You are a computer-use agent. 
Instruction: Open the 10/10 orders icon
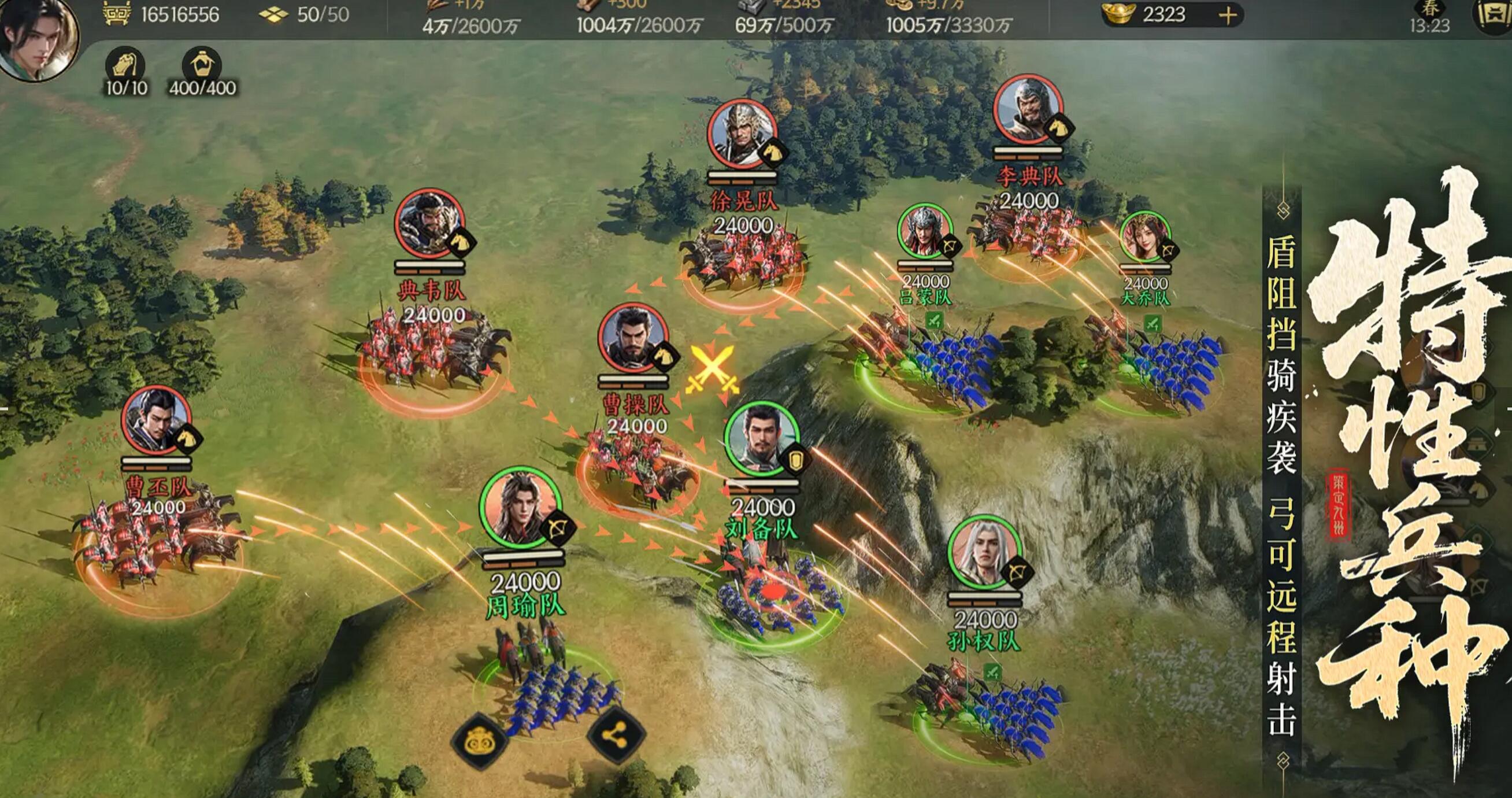(125, 65)
